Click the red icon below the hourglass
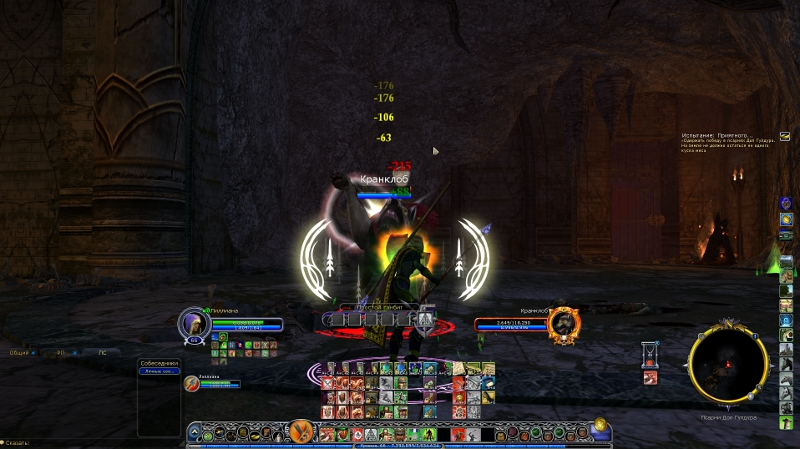The image size is (800, 449). click(650, 377)
